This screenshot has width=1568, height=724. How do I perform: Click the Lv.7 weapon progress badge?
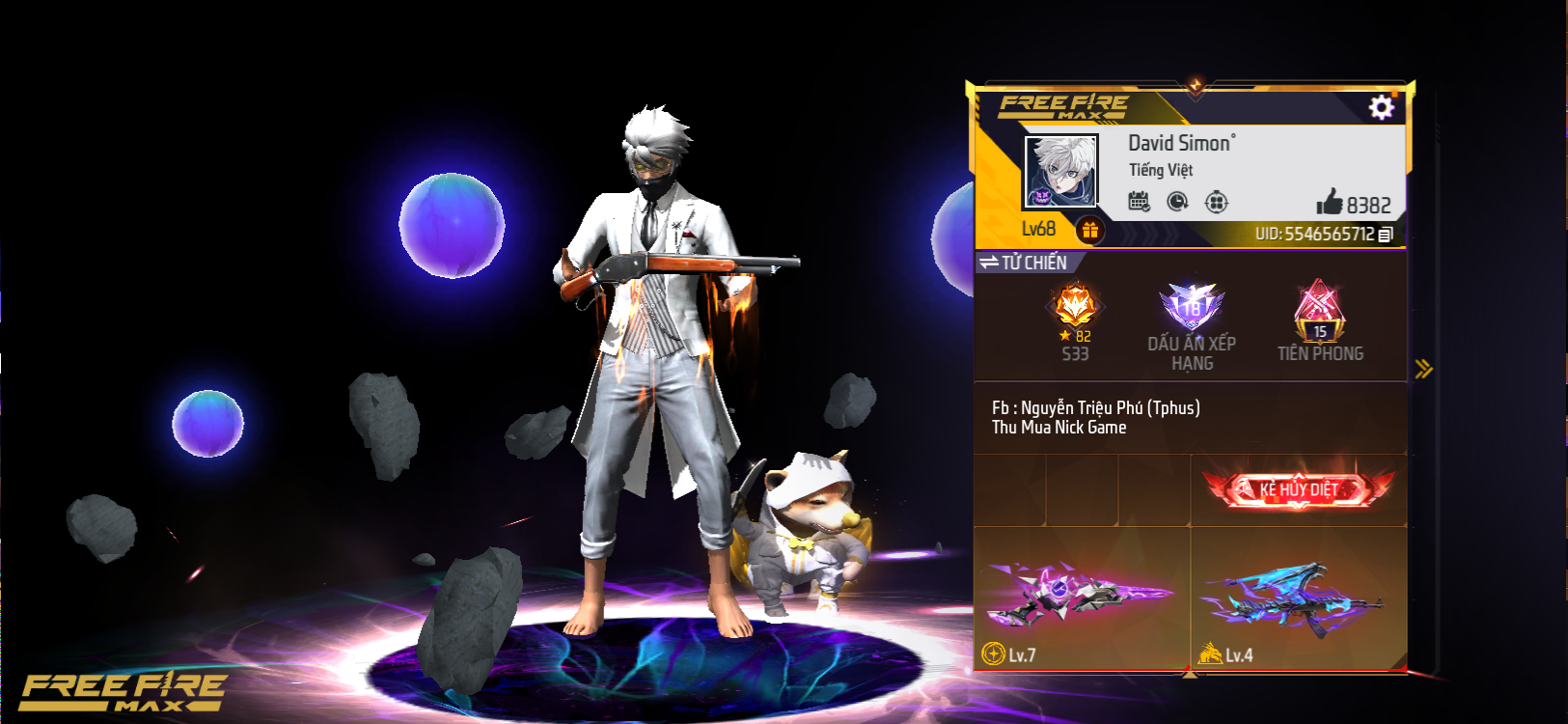point(1004,655)
